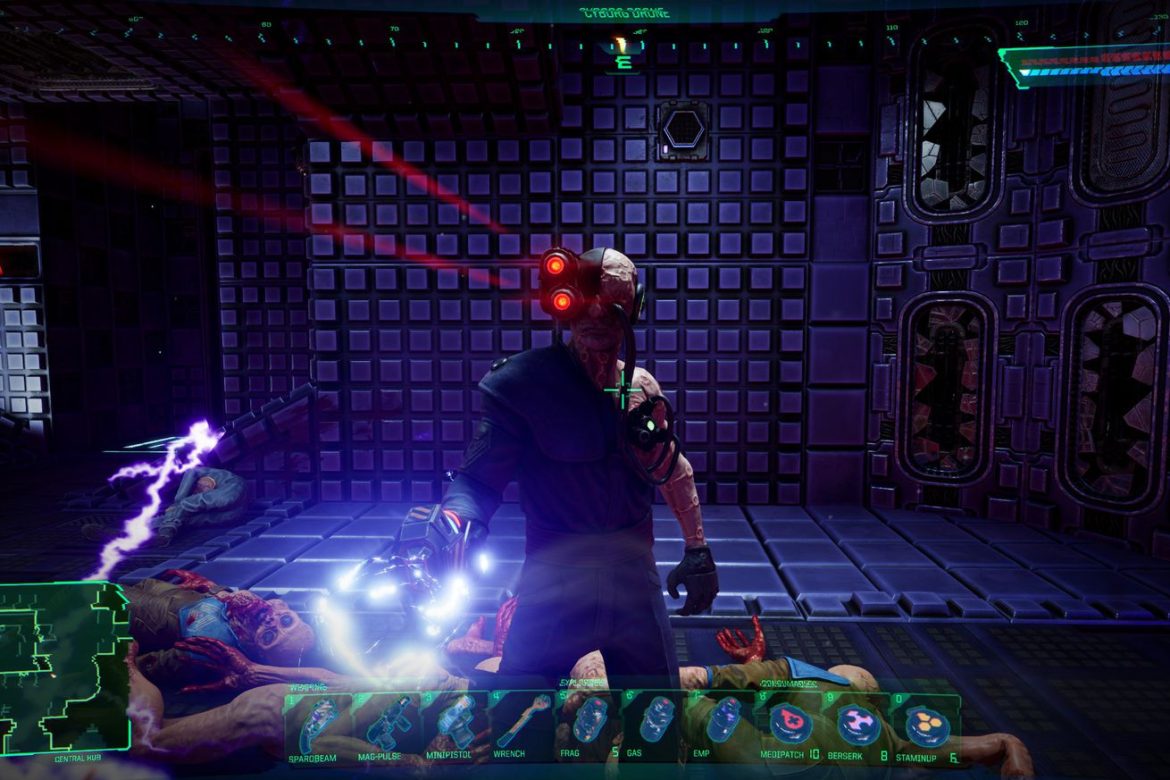Switch to the Minipistol slot

click(x=453, y=724)
